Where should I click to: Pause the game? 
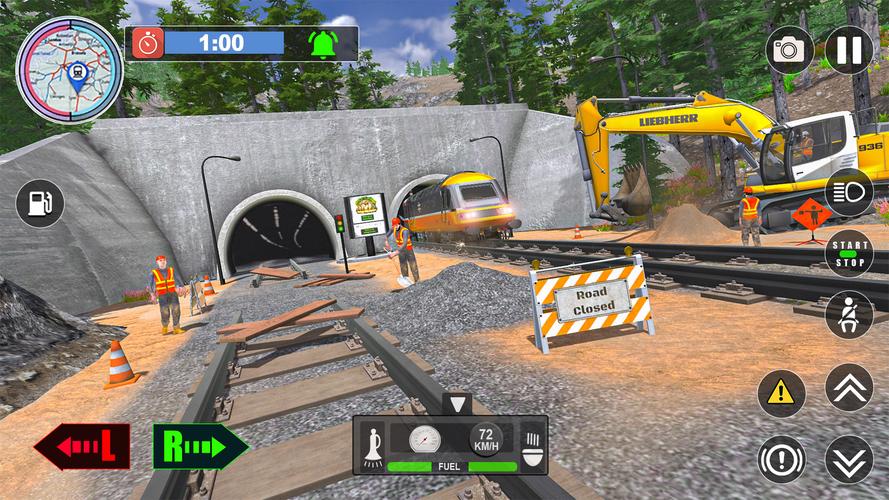(849, 49)
